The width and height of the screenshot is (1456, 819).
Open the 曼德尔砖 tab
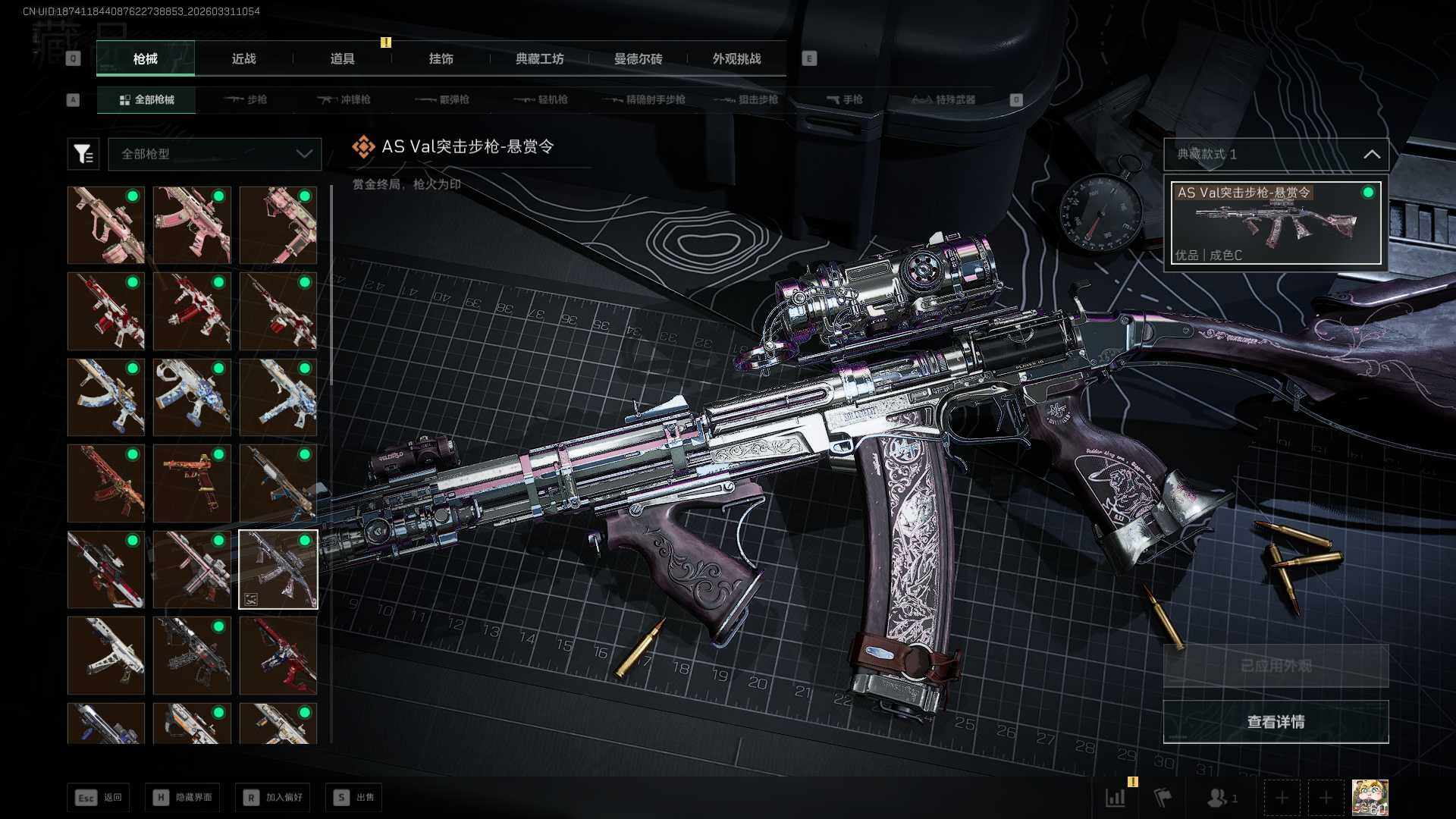click(638, 58)
